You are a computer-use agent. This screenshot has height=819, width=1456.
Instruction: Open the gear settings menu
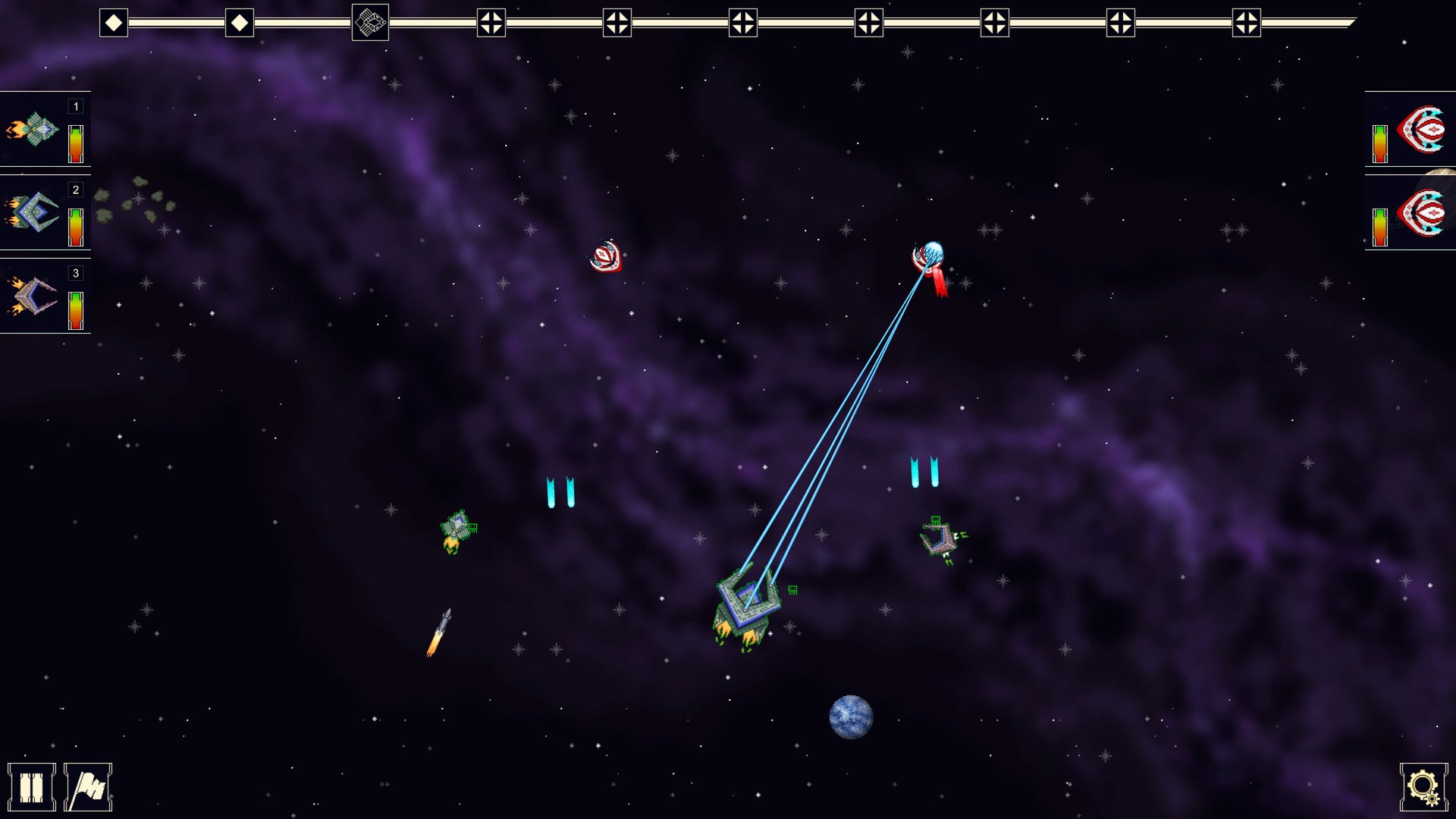coord(1423,787)
